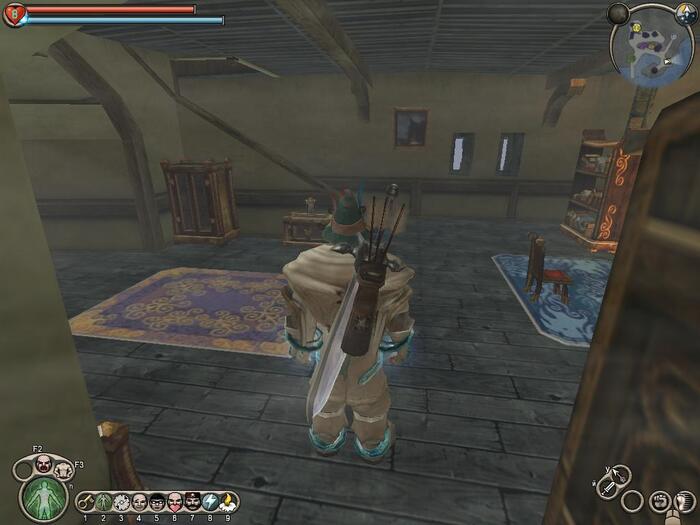The height and width of the screenshot is (525, 700).
Task: Select the angry red face expression
Action: (x=43, y=462)
